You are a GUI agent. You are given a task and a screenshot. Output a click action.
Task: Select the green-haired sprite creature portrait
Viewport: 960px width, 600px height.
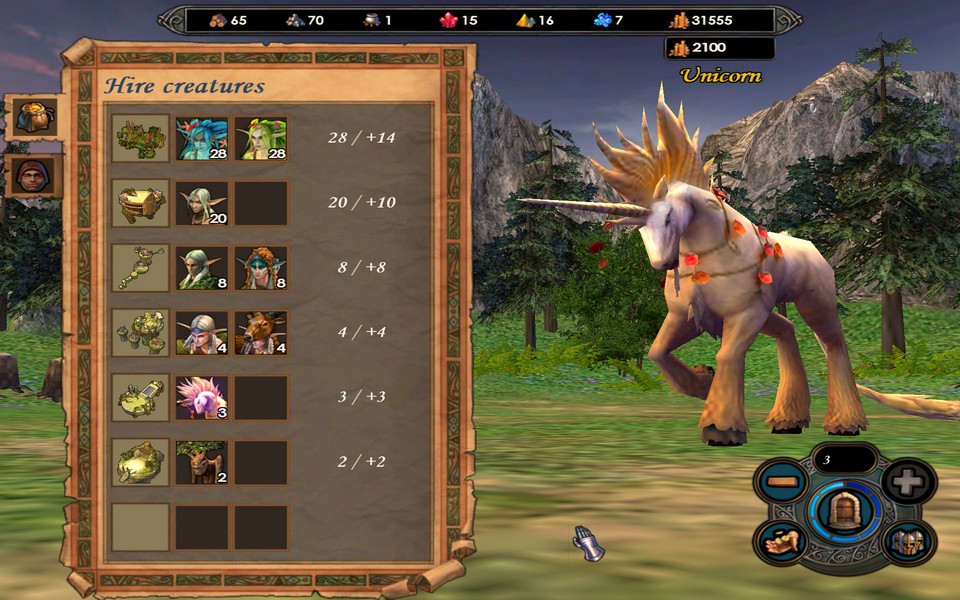[261, 138]
